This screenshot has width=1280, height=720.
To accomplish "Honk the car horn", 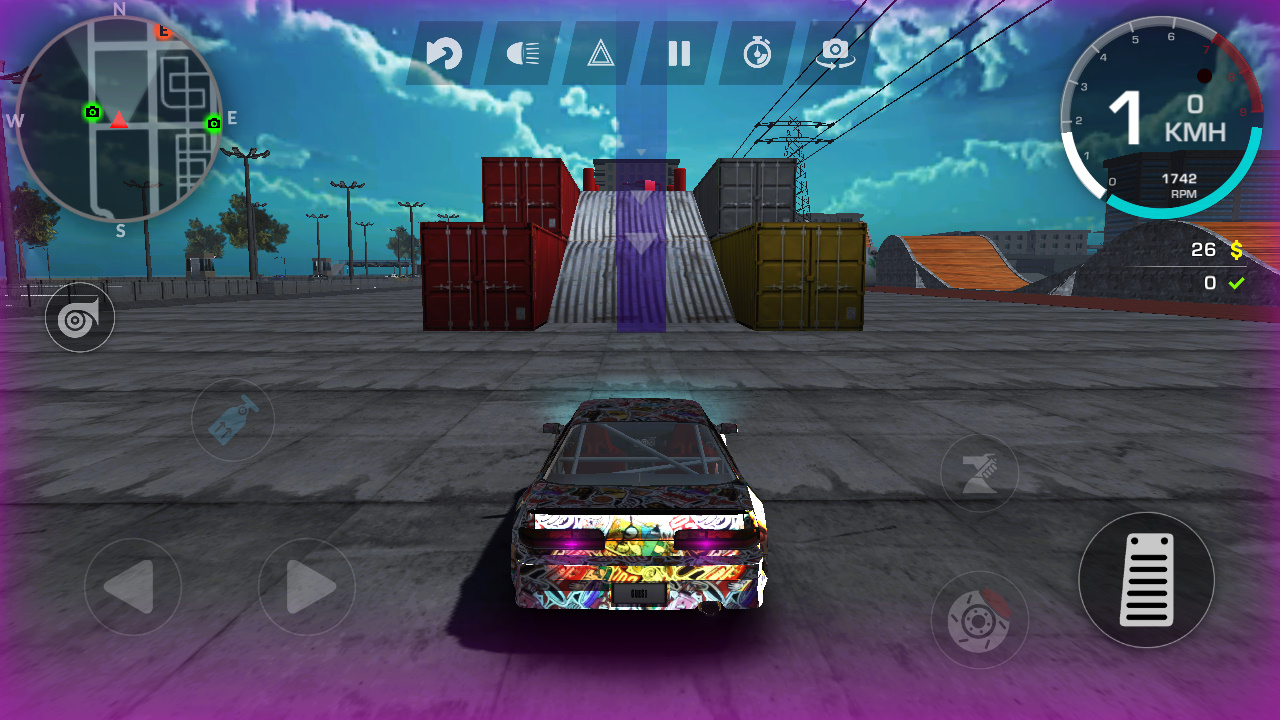I will (80, 317).
